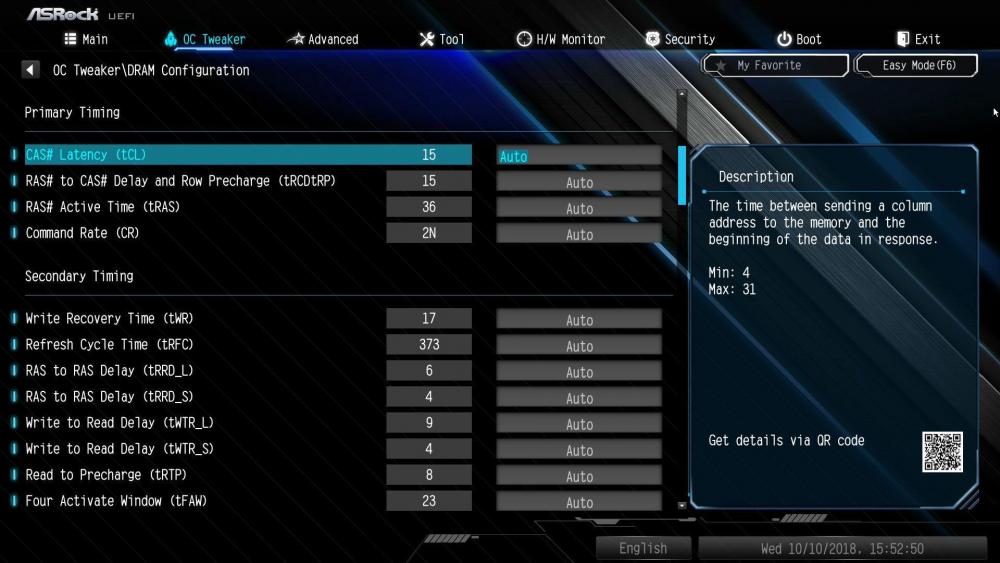Click the back arrow beside OC Tweaker path
1000x563 pixels.
[30, 70]
